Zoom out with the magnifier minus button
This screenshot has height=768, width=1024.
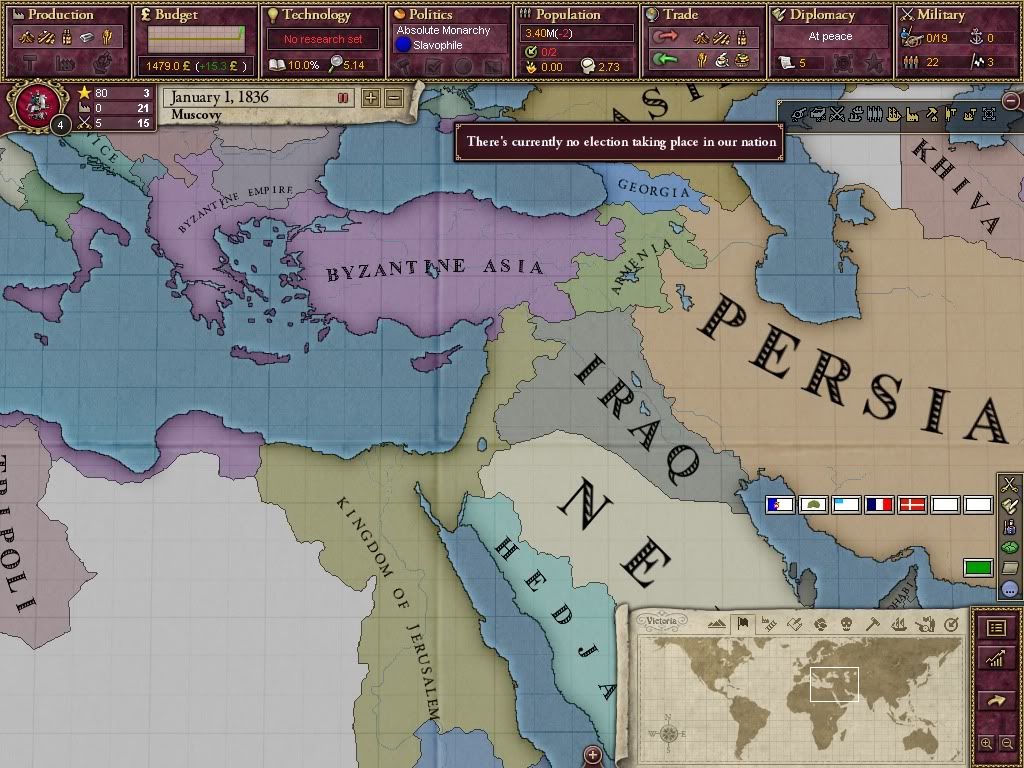[1007, 744]
